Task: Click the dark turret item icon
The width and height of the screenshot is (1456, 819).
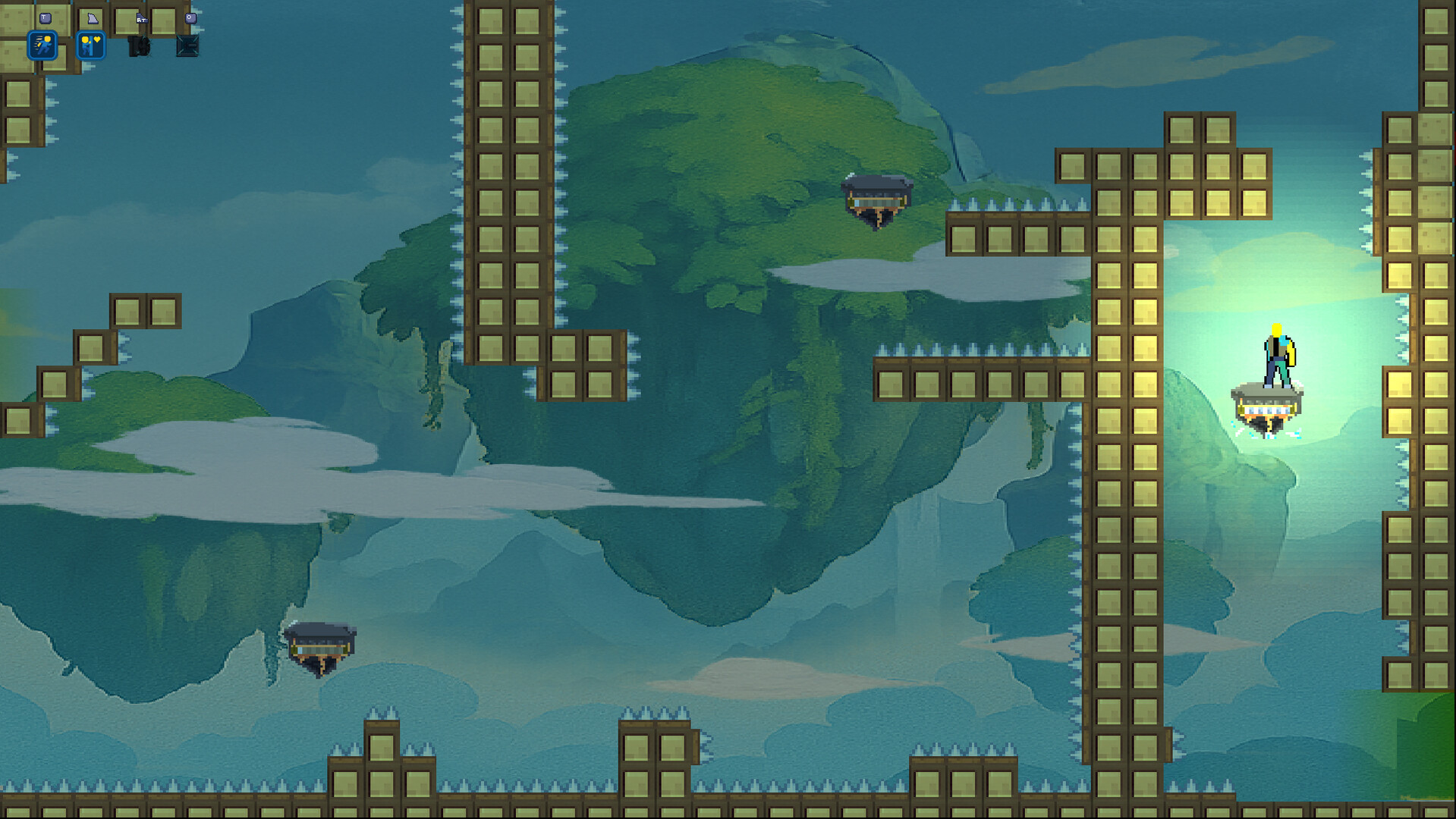Action: [139, 47]
